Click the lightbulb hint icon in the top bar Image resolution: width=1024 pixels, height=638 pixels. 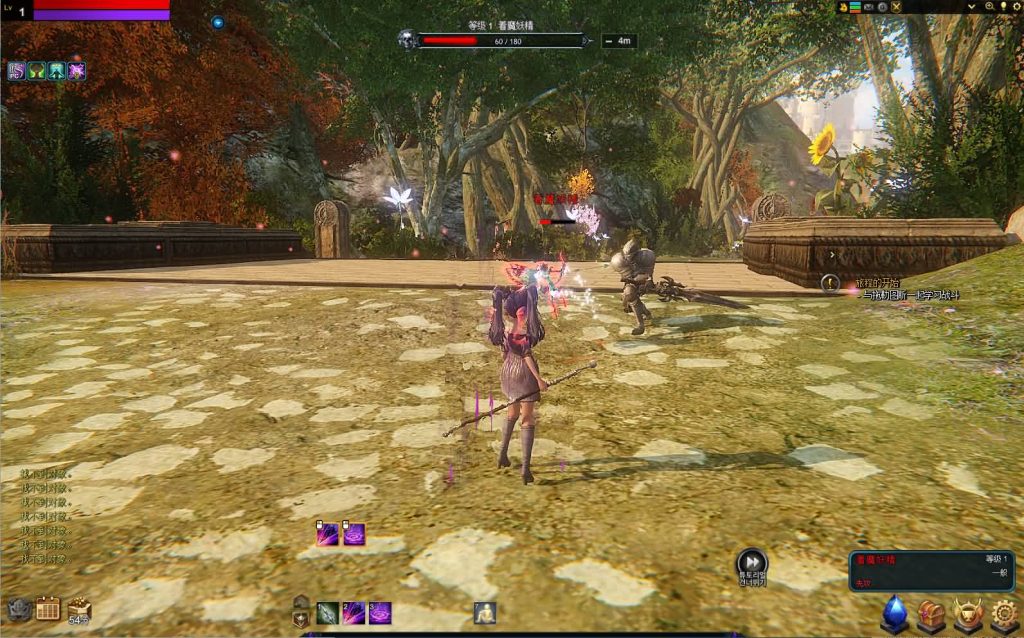coord(1003,7)
